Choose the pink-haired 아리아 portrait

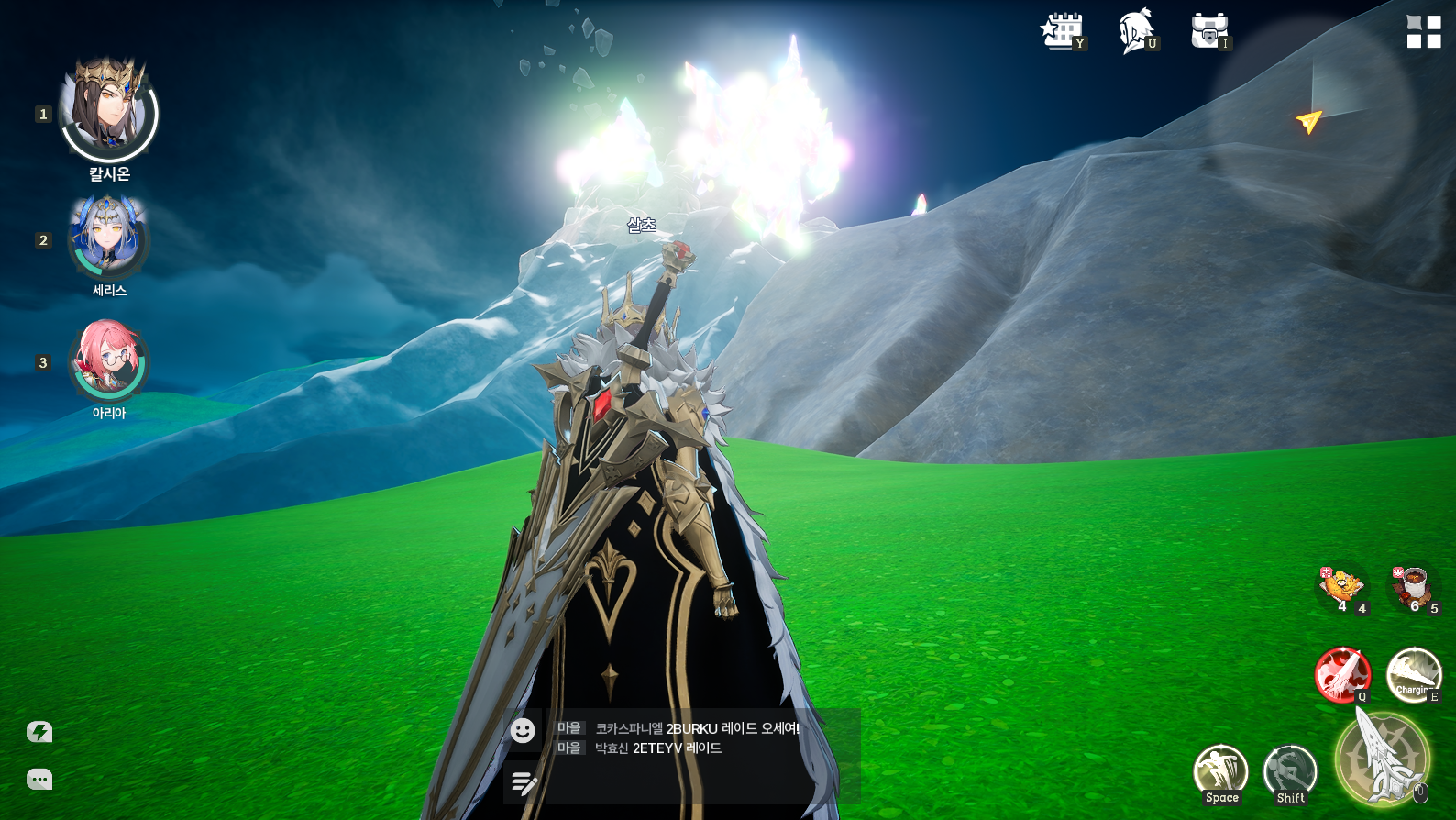pos(108,360)
